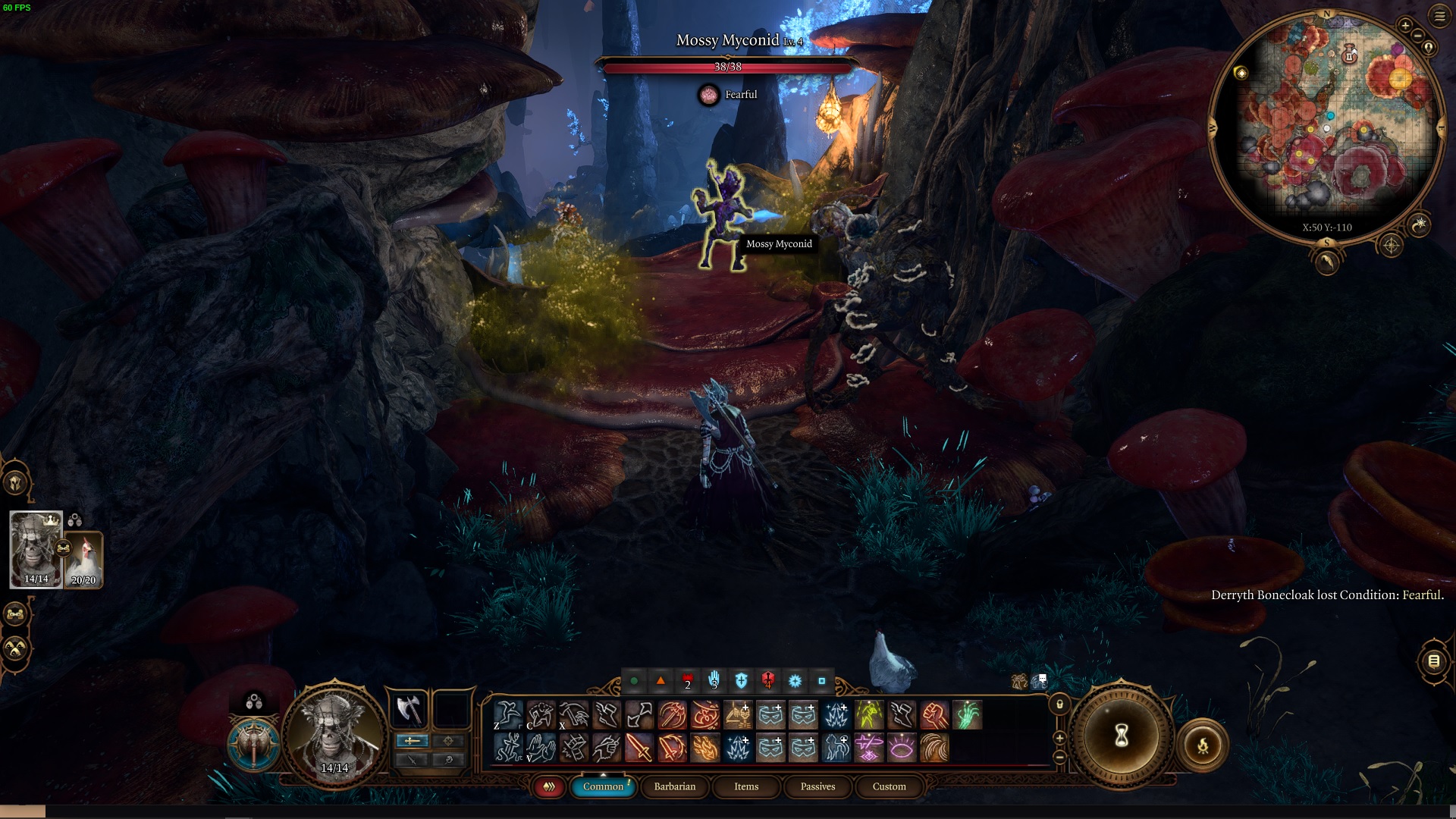Use the red sword attack ability
Viewport: 1456px width, 819px height.
(639, 748)
